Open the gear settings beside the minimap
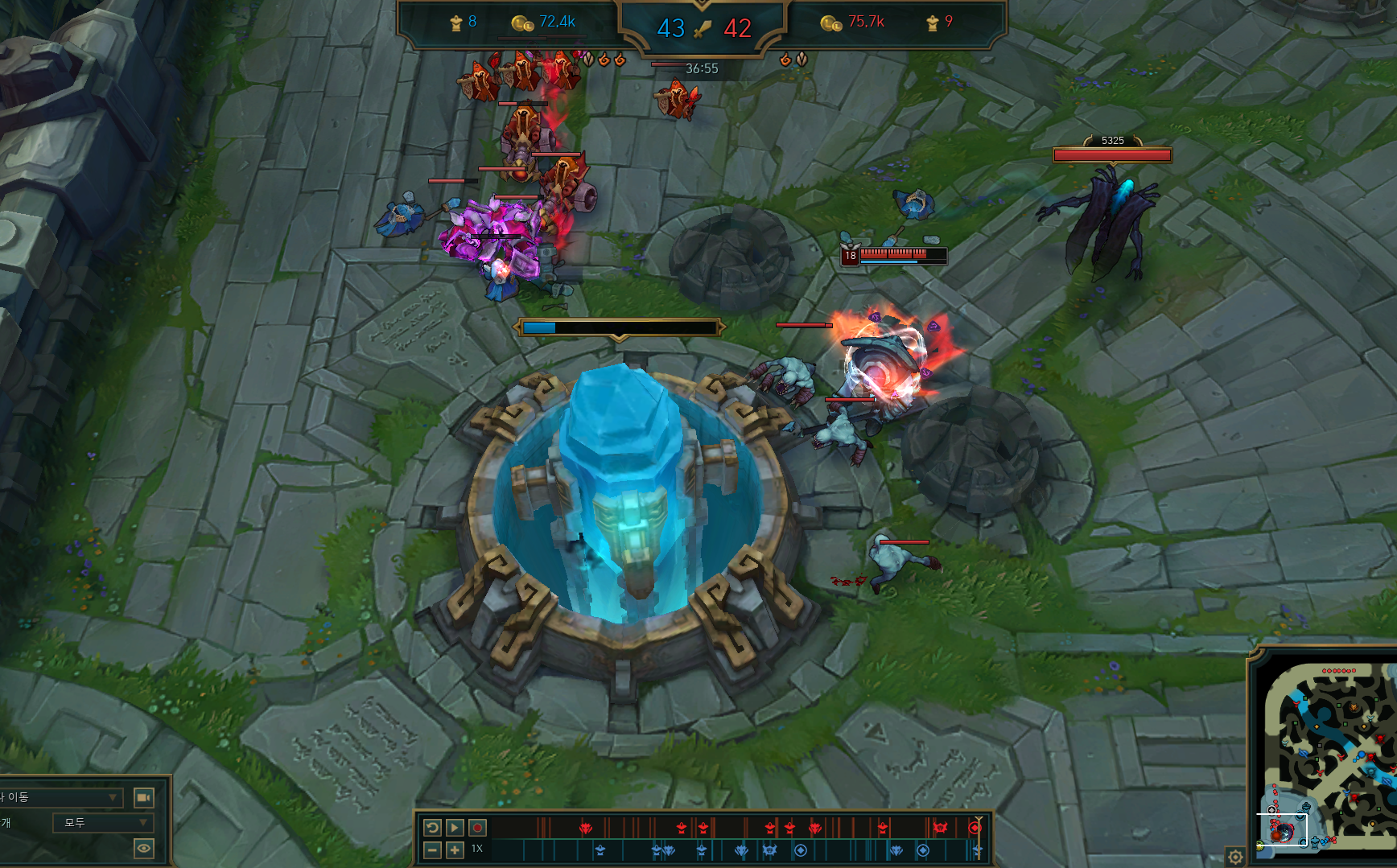The height and width of the screenshot is (868, 1397). point(1235,857)
